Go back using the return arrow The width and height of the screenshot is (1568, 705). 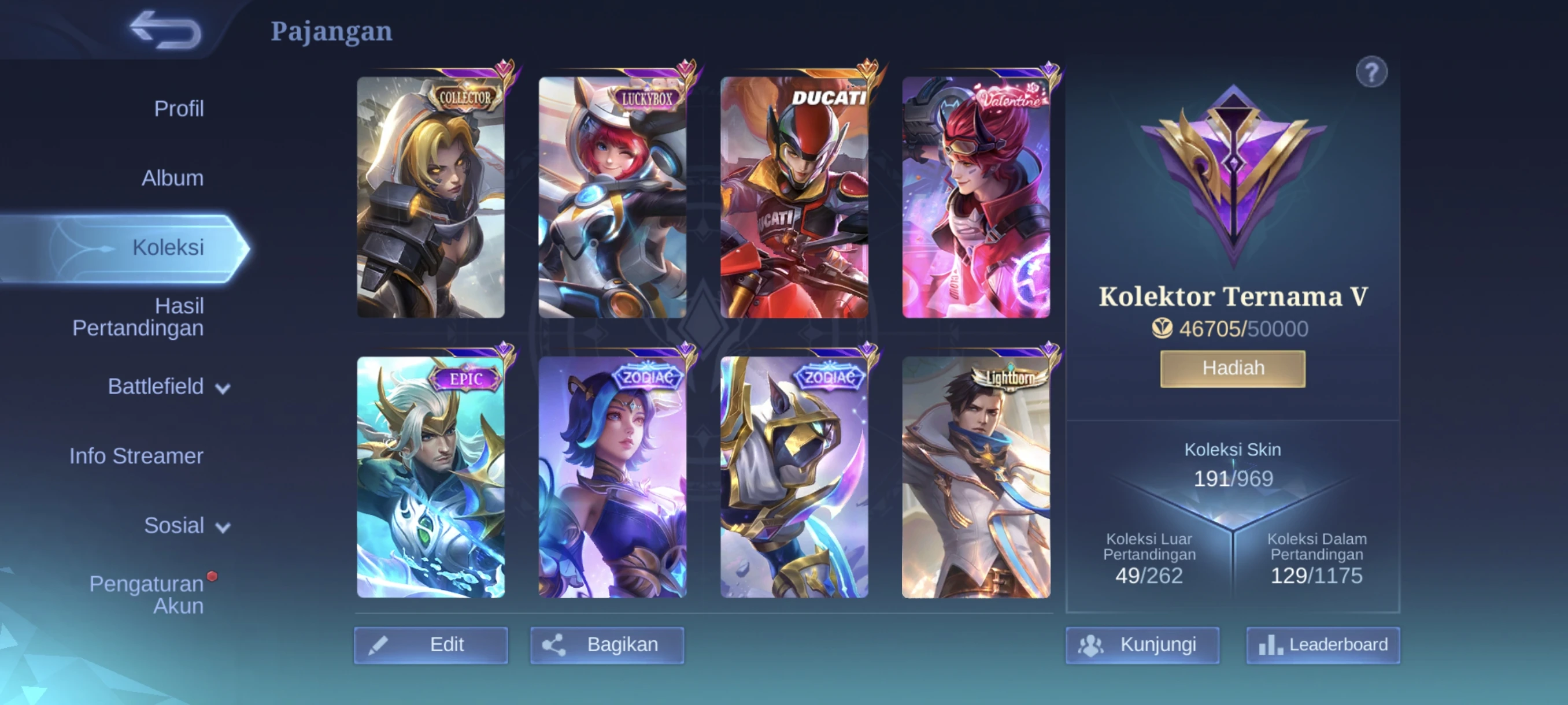(165, 30)
